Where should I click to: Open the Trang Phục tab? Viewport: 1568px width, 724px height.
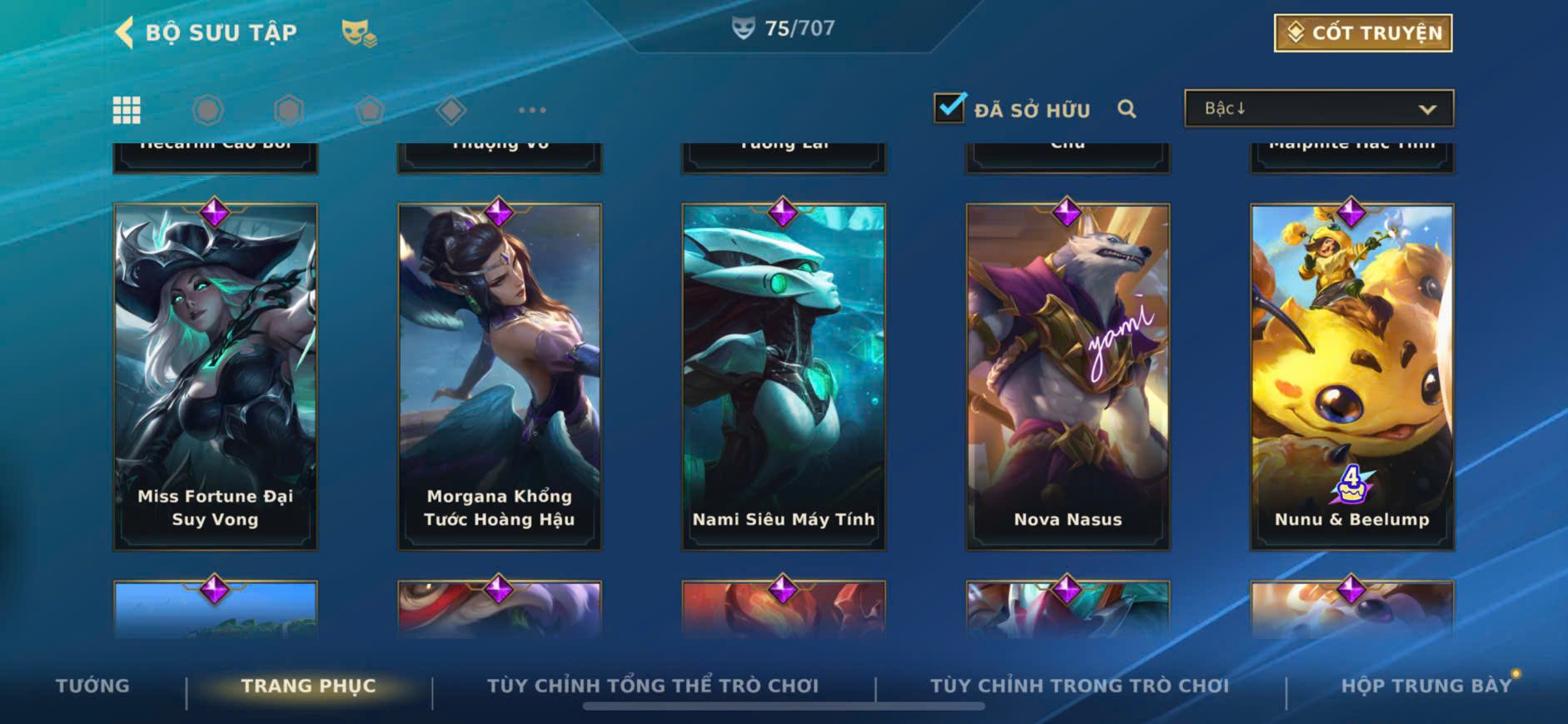pos(308,686)
